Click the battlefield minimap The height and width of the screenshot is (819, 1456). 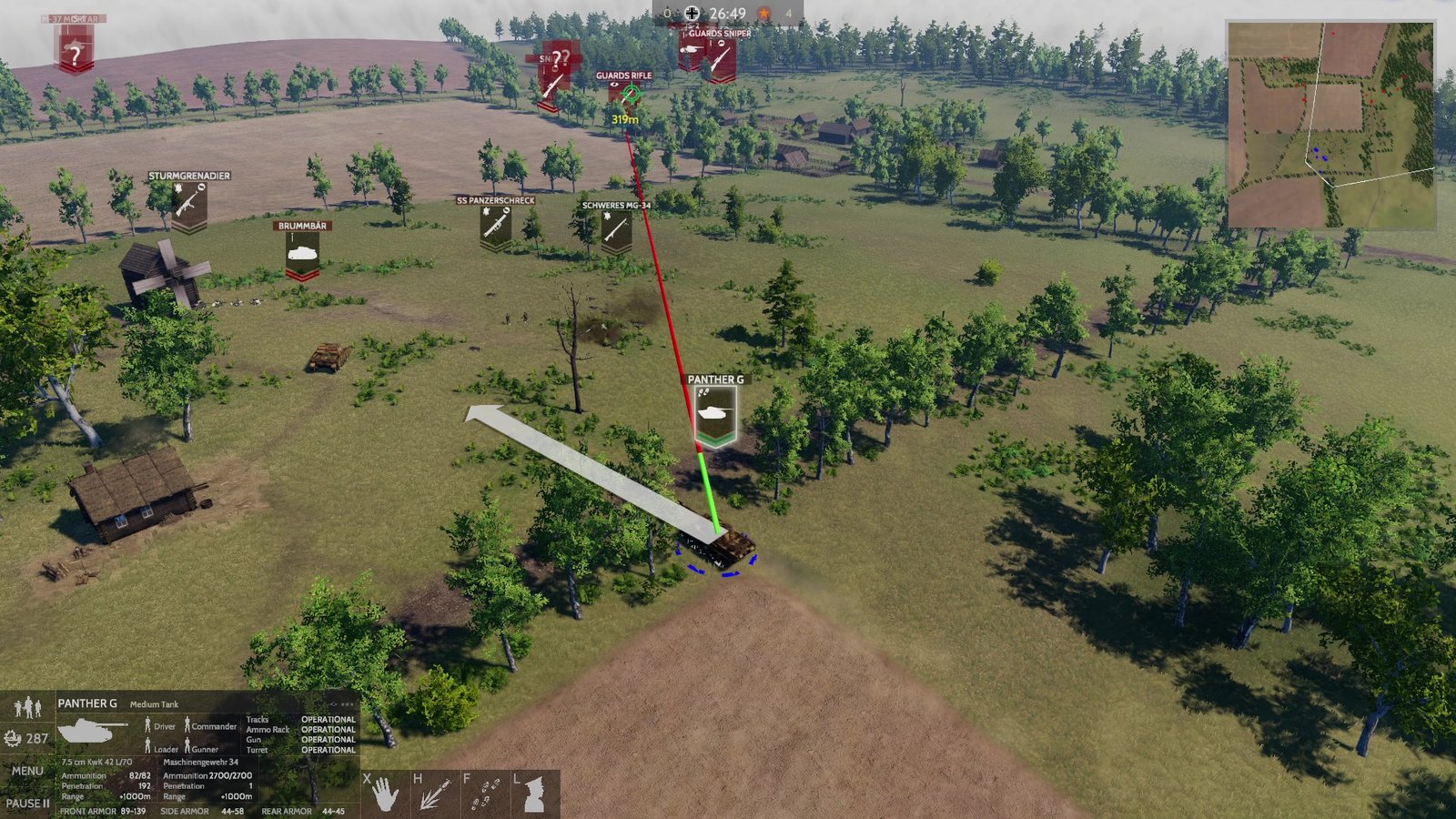tap(1330, 126)
